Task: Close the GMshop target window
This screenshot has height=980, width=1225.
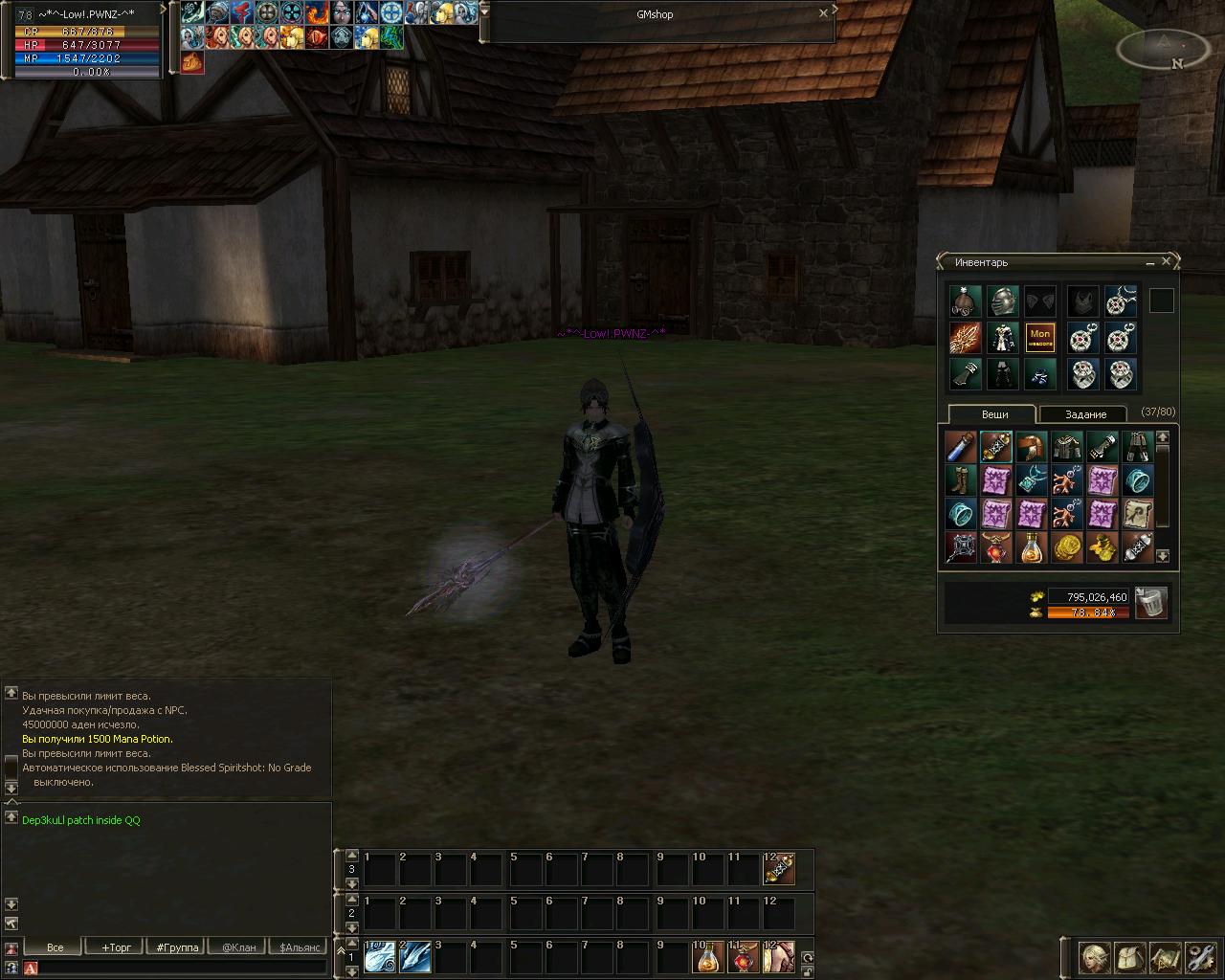Action: 823,14
